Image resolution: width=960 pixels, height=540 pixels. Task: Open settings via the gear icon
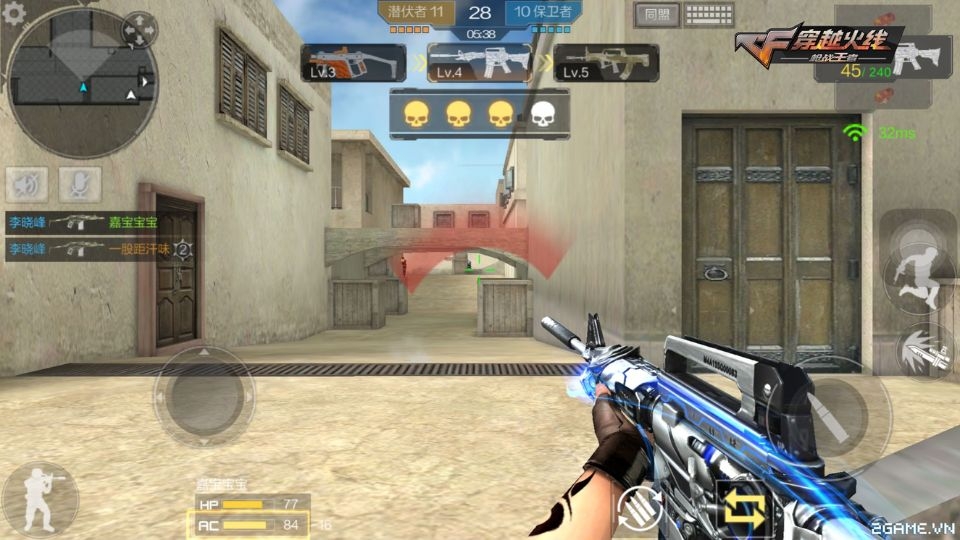pos(14,12)
